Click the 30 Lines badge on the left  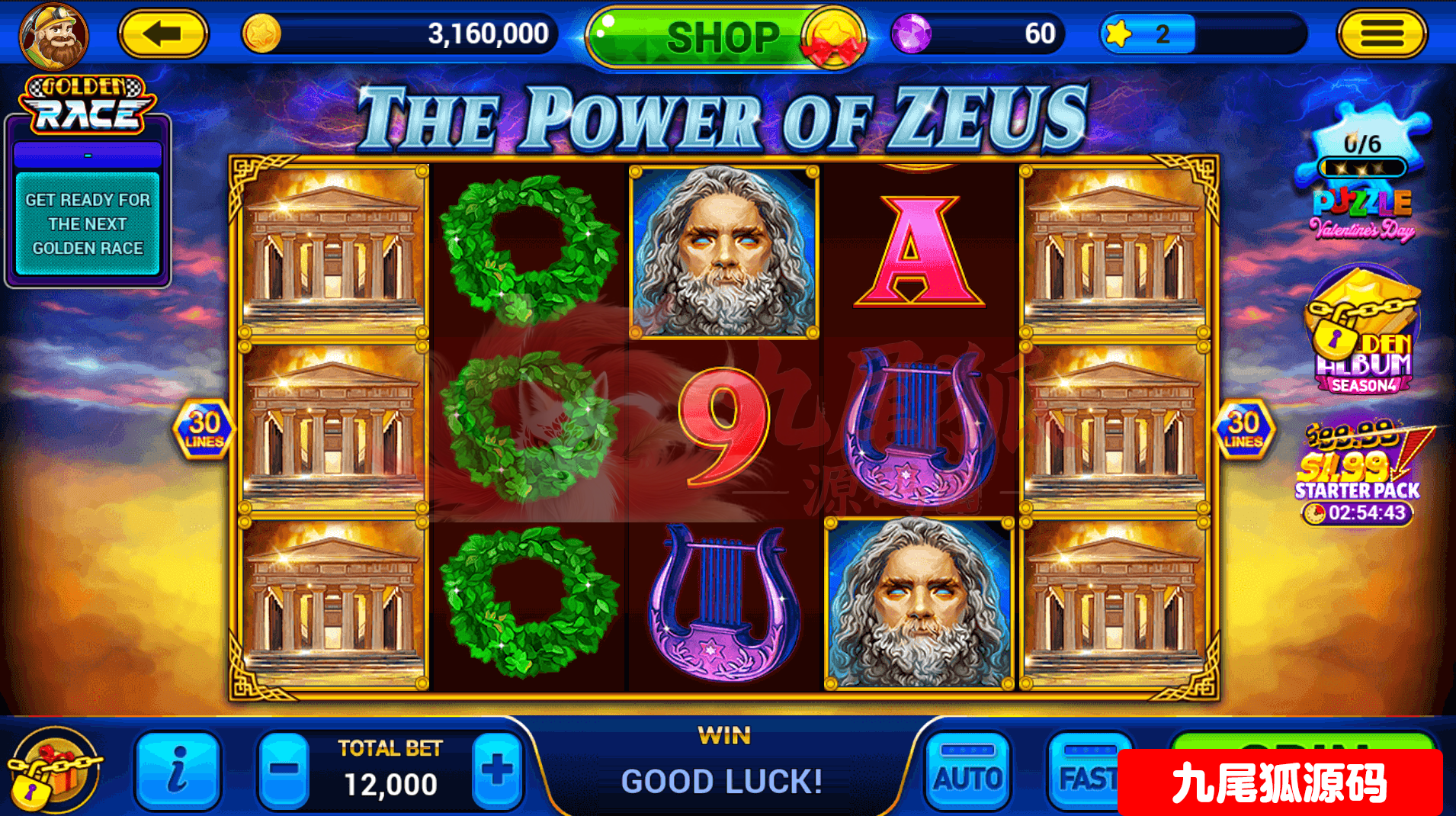[x=204, y=429]
